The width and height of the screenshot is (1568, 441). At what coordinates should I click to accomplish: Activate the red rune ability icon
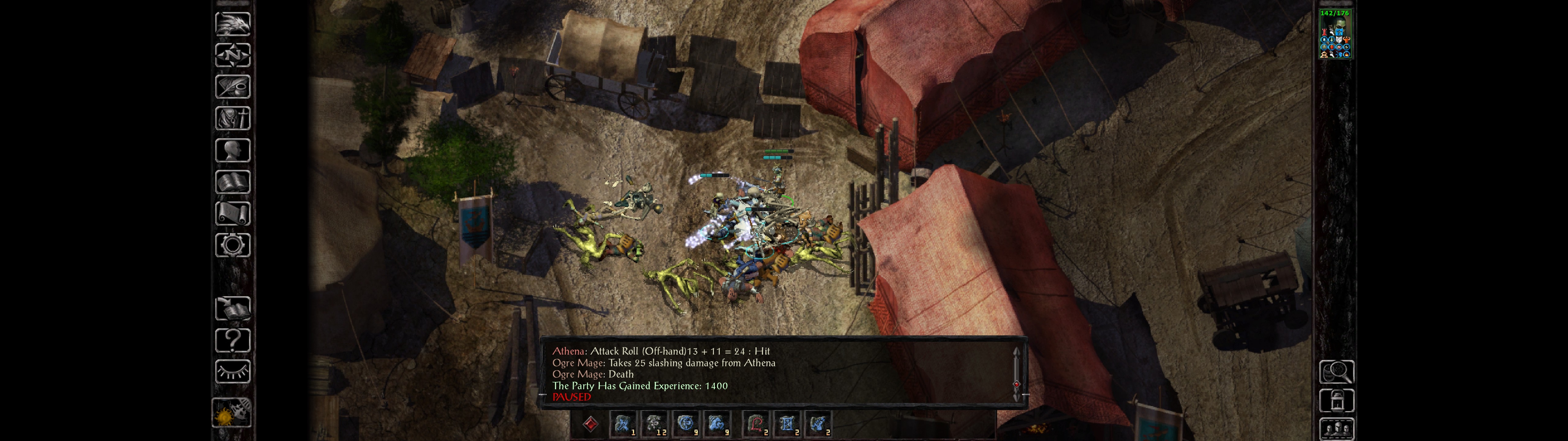point(756,423)
